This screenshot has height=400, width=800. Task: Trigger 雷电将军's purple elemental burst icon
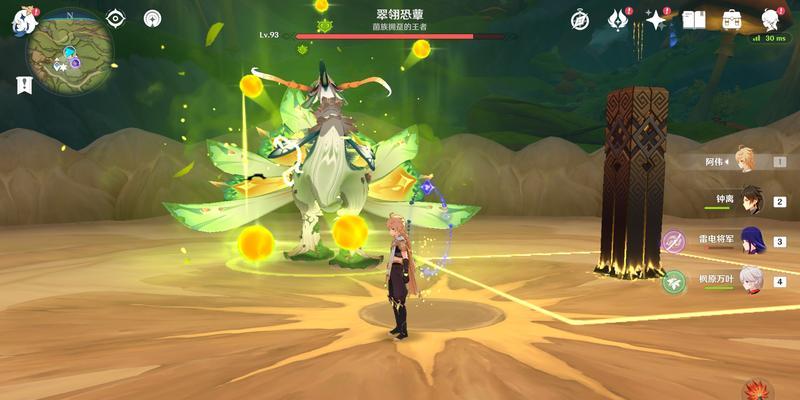coord(674,241)
